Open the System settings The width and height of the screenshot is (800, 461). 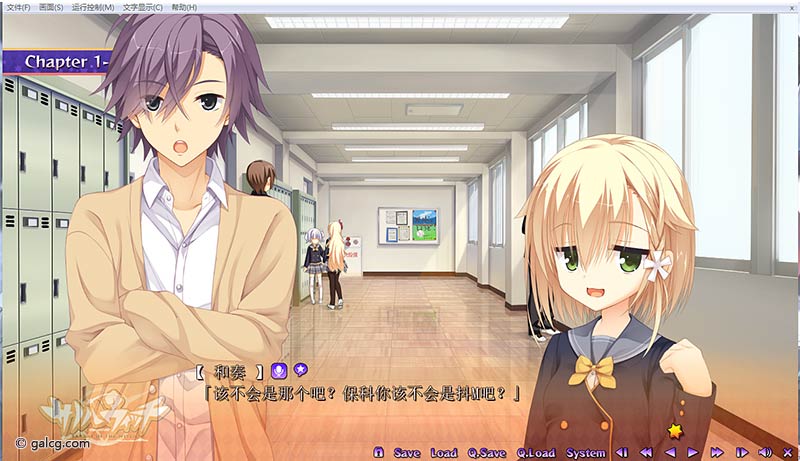(x=585, y=453)
